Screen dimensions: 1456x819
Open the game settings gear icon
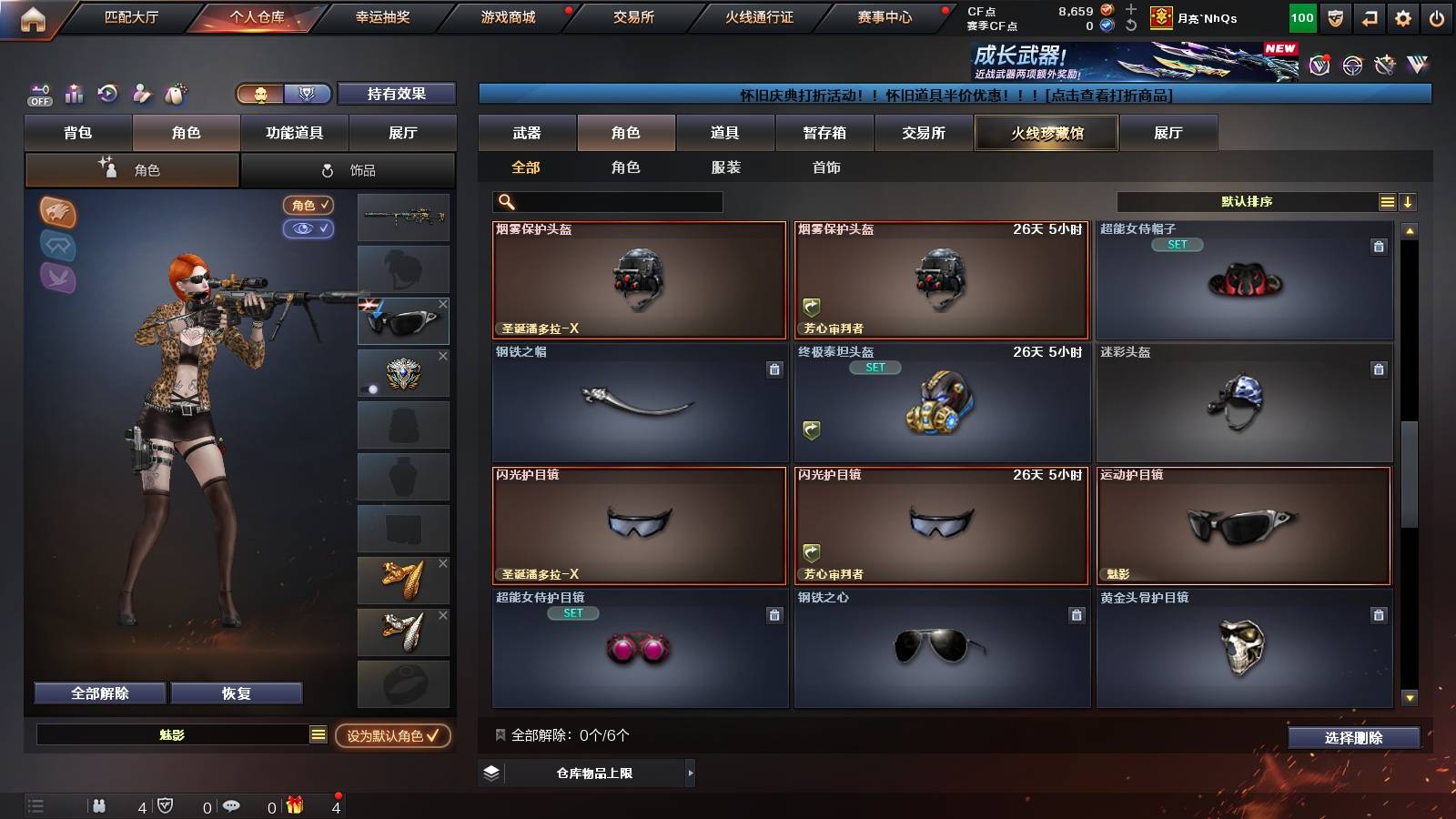tap(1402, 16)
